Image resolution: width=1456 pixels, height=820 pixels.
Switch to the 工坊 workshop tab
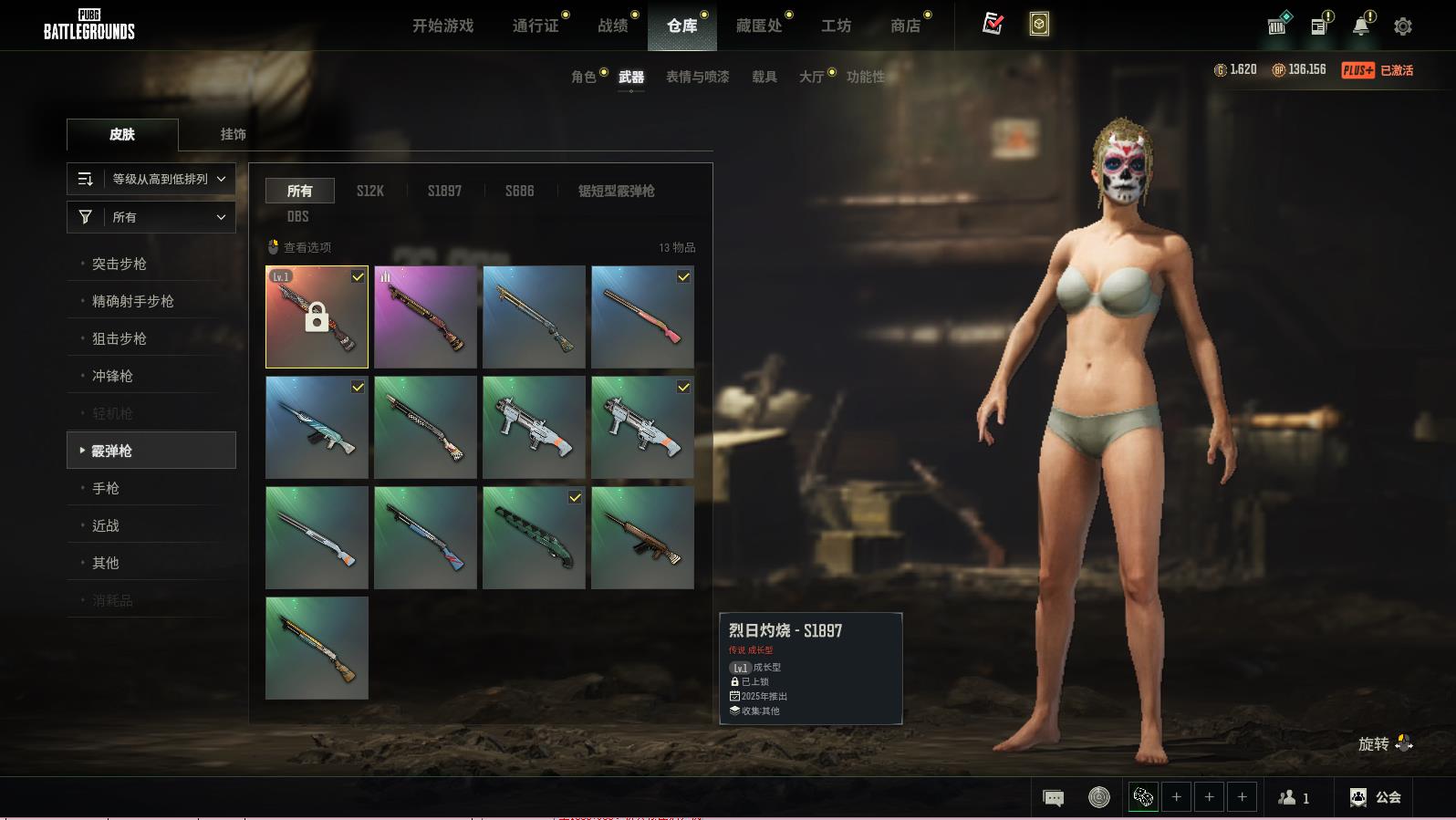pyautogui.click(x=836, y=26)
